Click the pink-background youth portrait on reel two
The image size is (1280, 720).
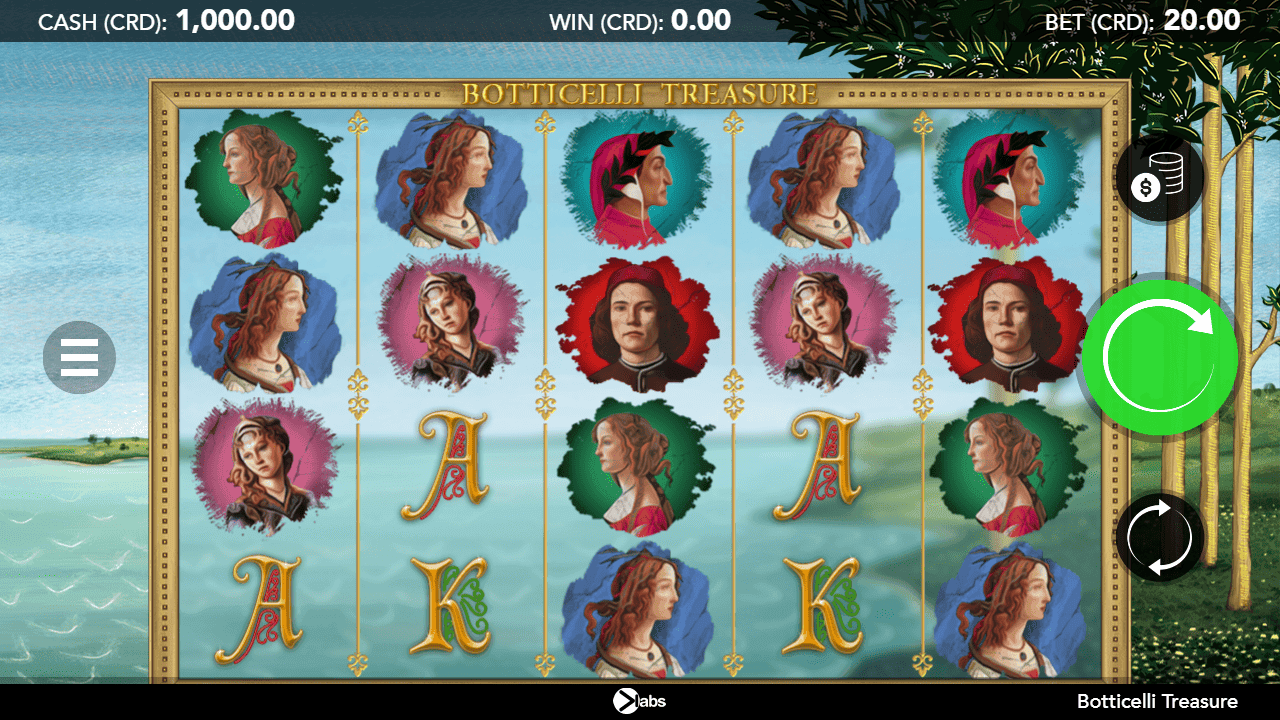(450, 320)
